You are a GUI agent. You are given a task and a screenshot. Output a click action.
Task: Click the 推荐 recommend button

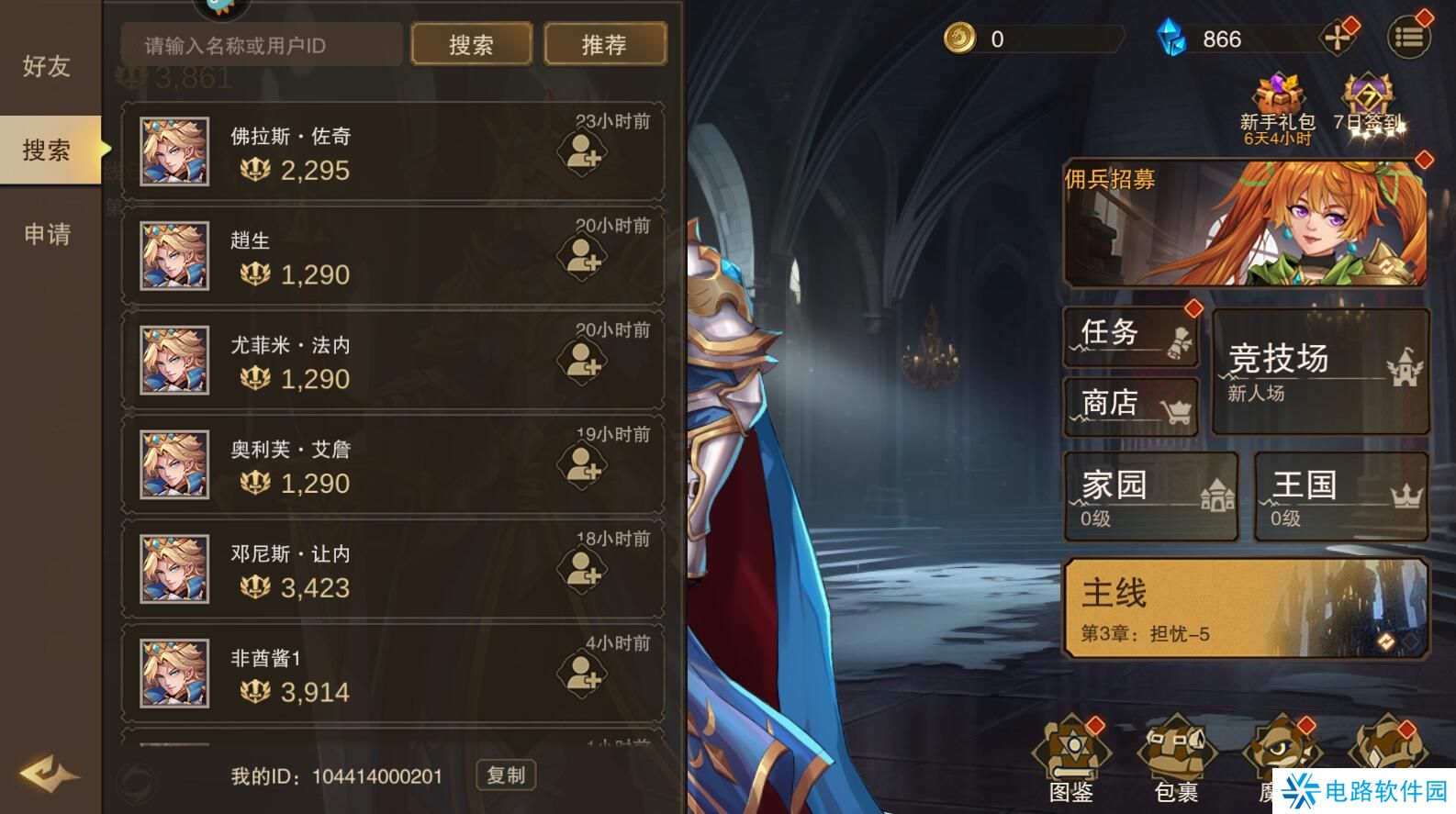click(x=605, y=43)
